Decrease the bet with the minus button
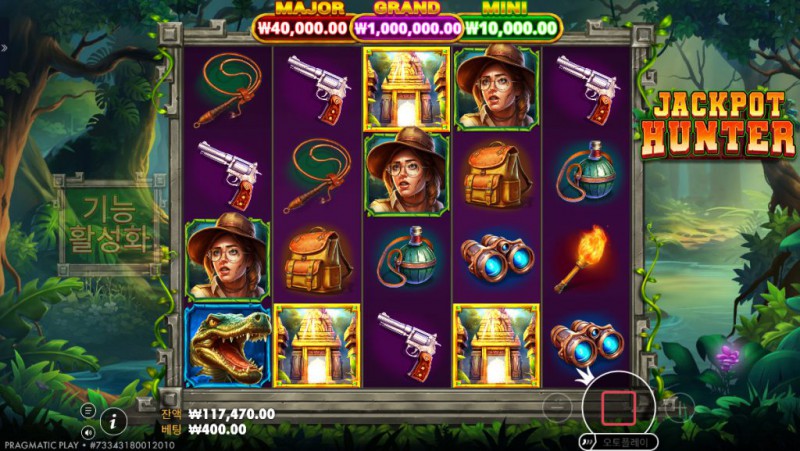800x451 pixels. [559, 406]
